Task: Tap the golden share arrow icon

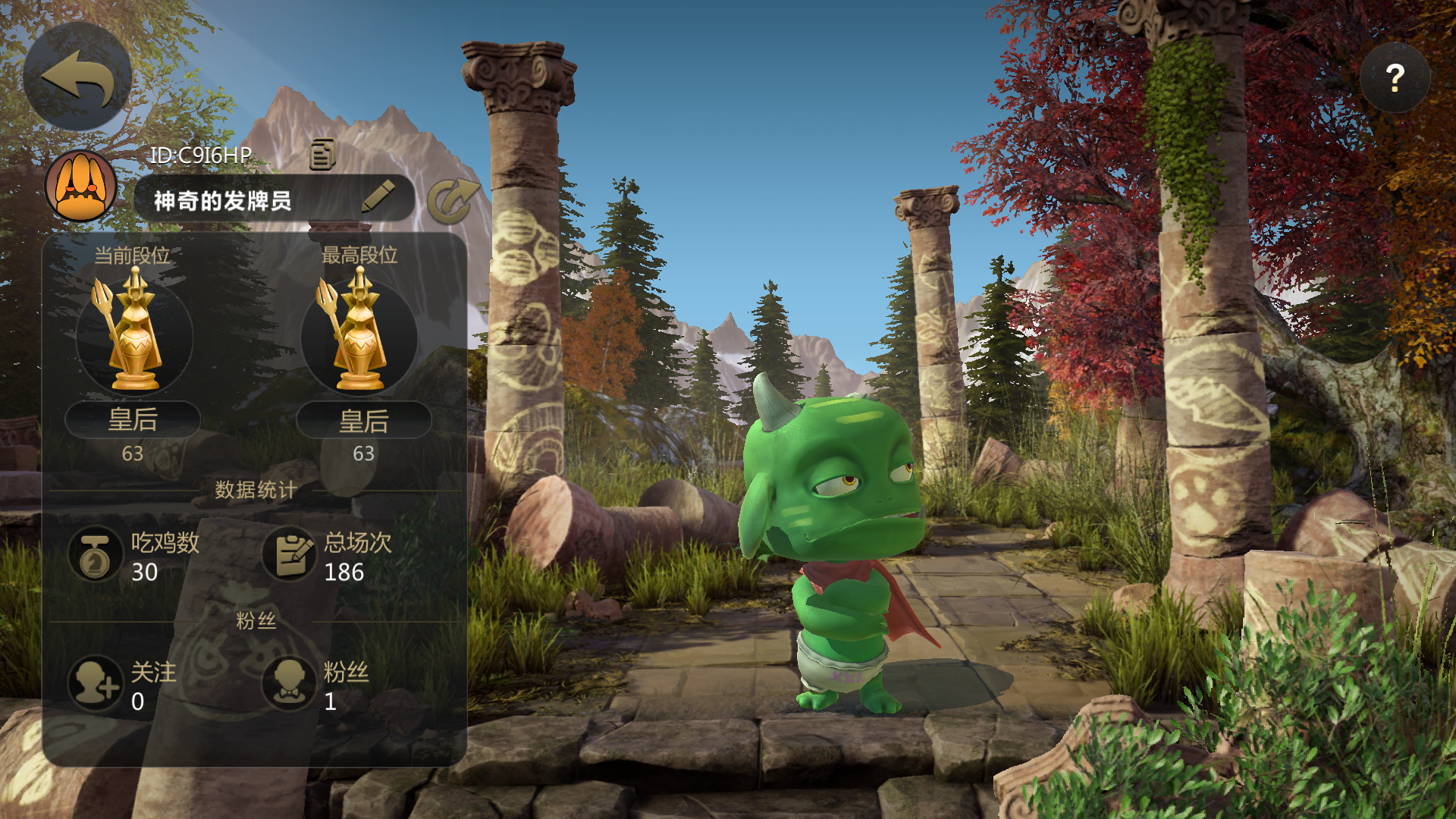Action: 453,201
